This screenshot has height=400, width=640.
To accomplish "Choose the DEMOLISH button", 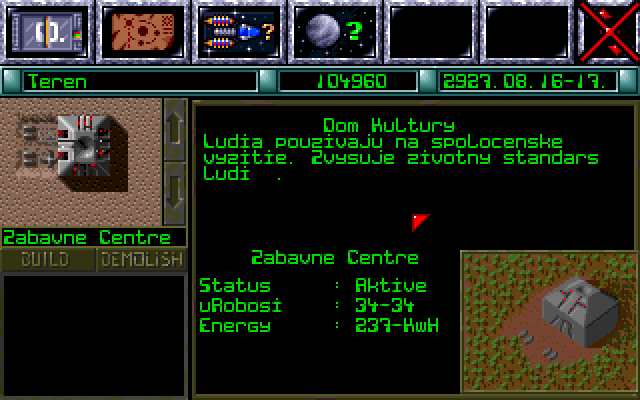I will (x=142, y=260).
